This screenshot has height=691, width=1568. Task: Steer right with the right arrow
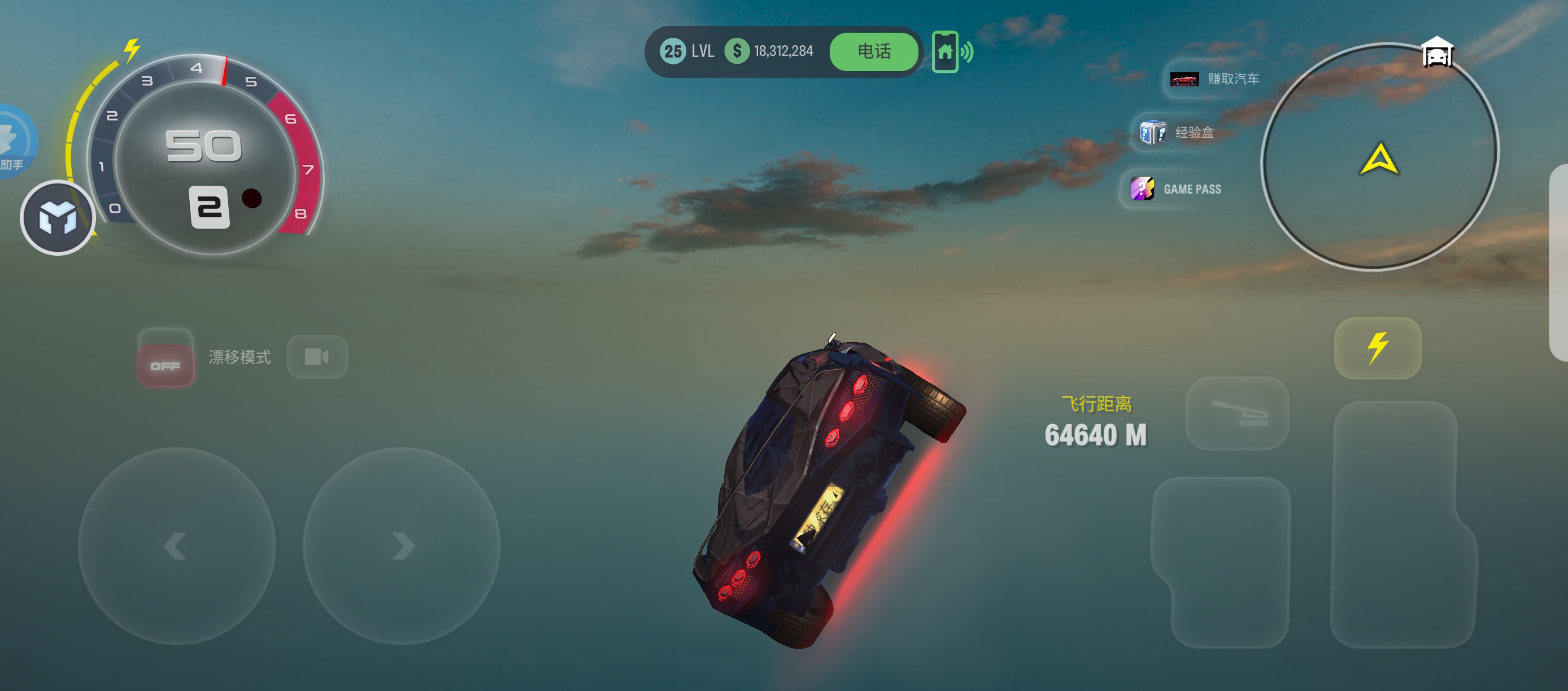(x=402, y=545)
